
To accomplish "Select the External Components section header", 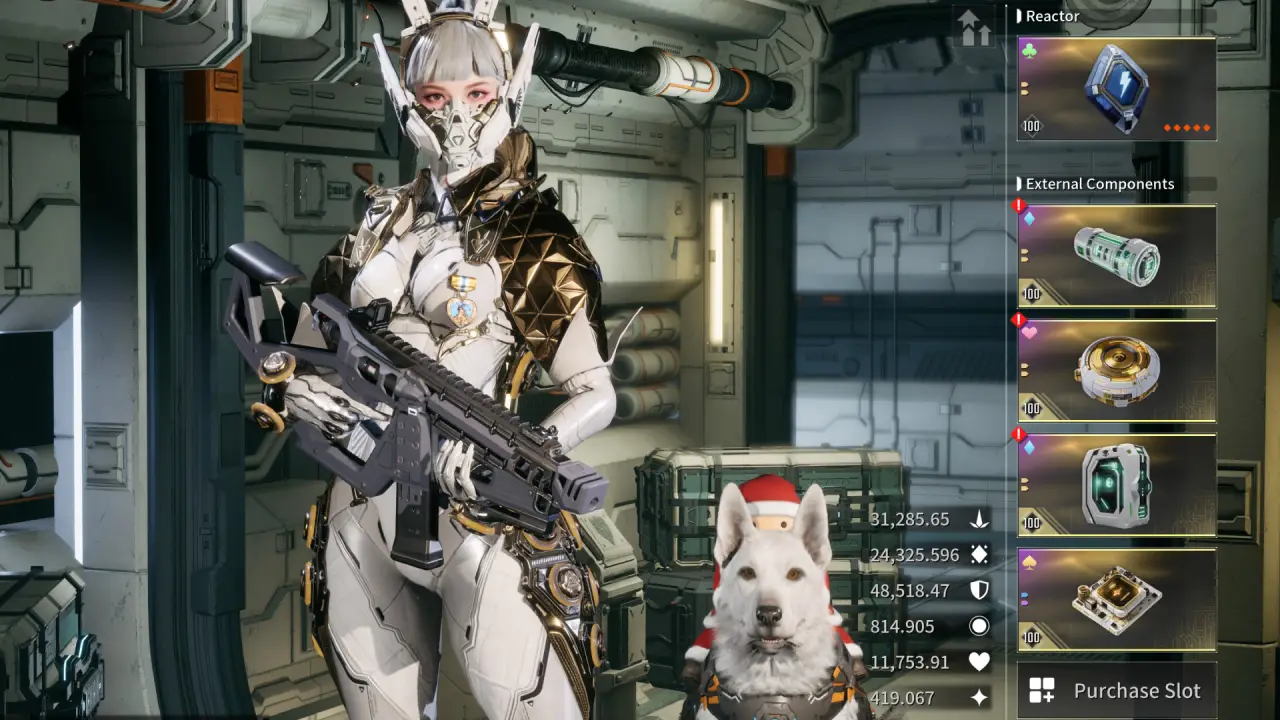I will (x=1096, y=184).
